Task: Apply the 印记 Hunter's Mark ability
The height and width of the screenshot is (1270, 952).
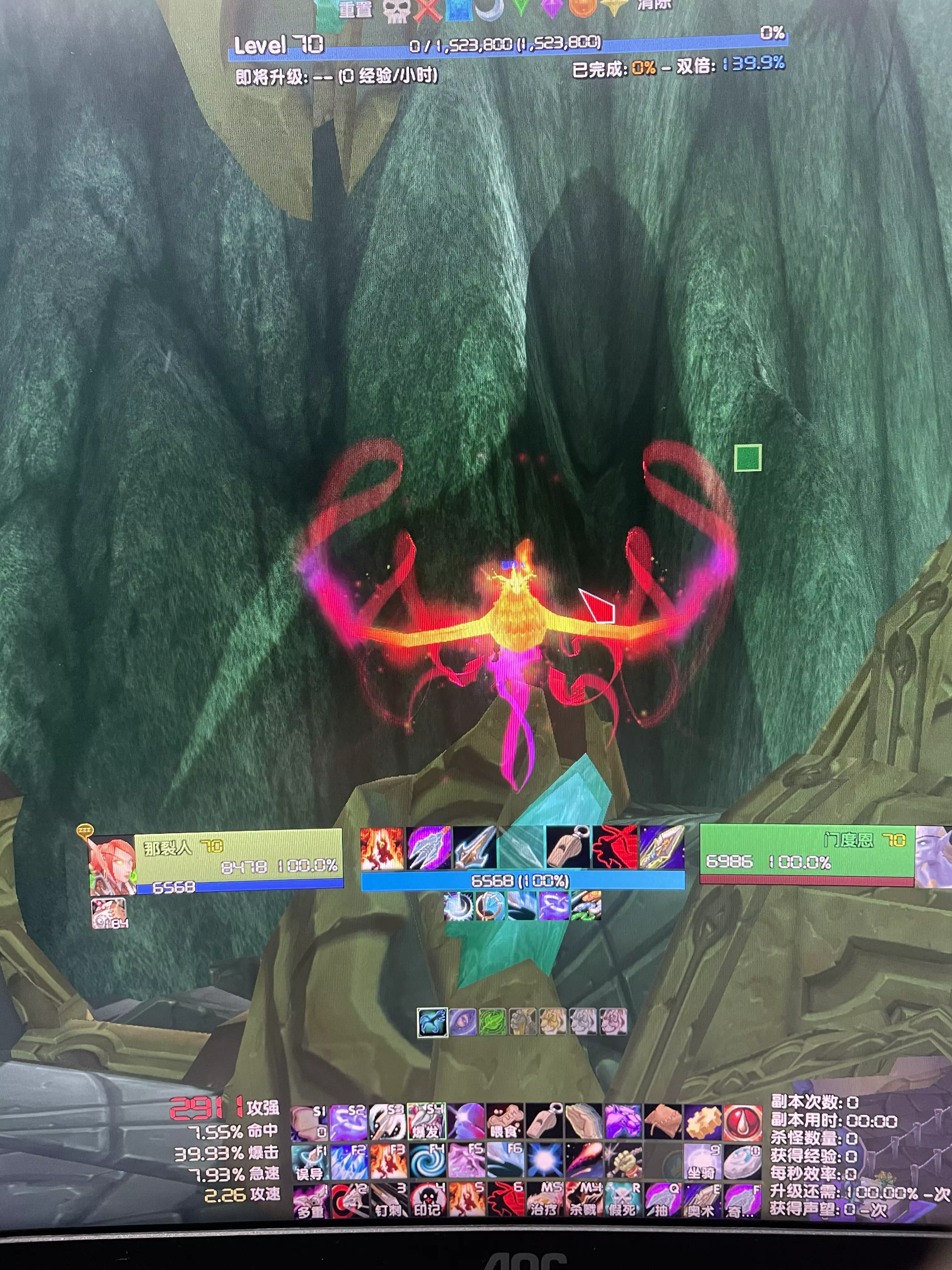Action: pos(427,1200)
